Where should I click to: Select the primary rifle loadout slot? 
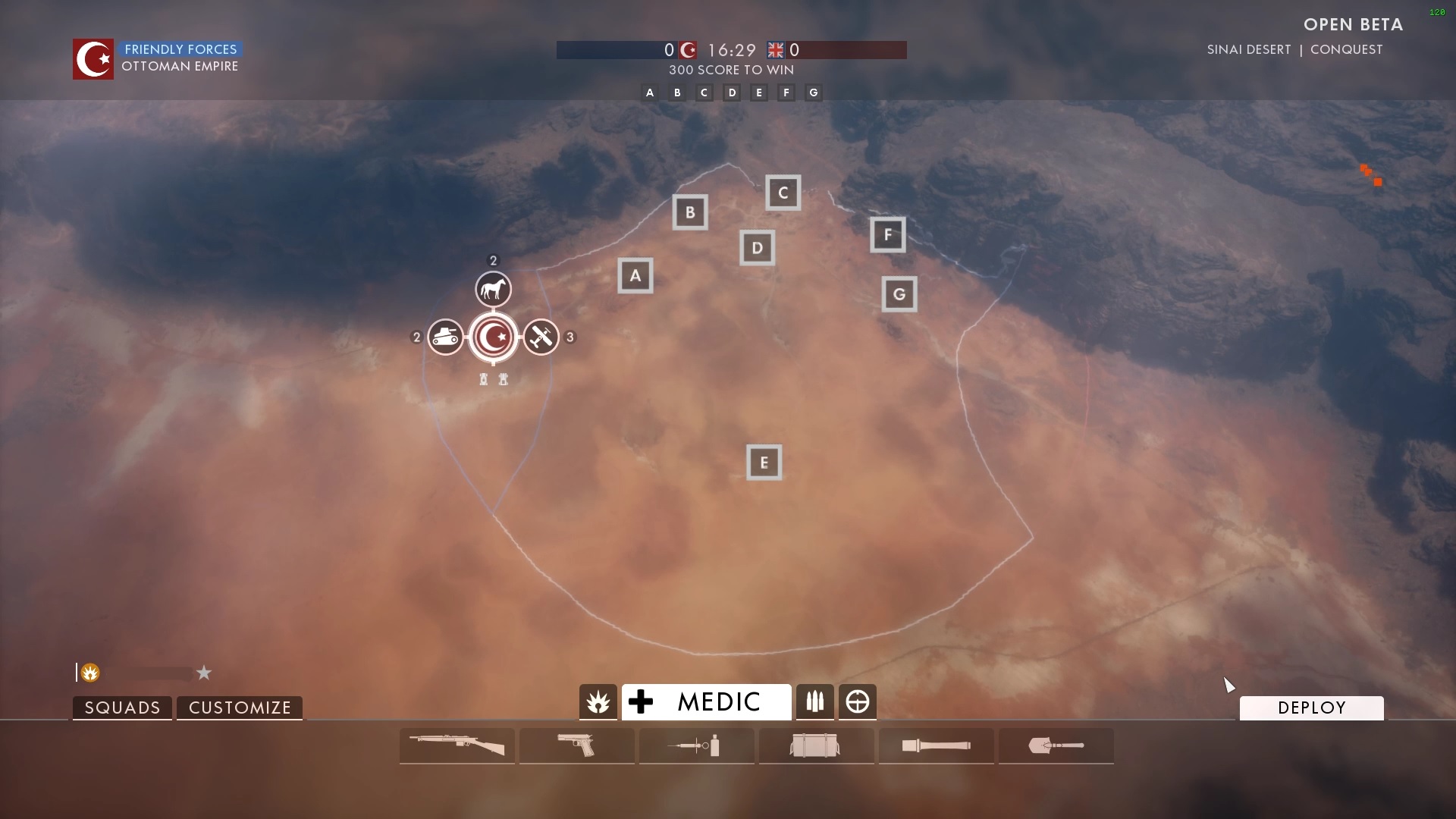click(457, 745)
